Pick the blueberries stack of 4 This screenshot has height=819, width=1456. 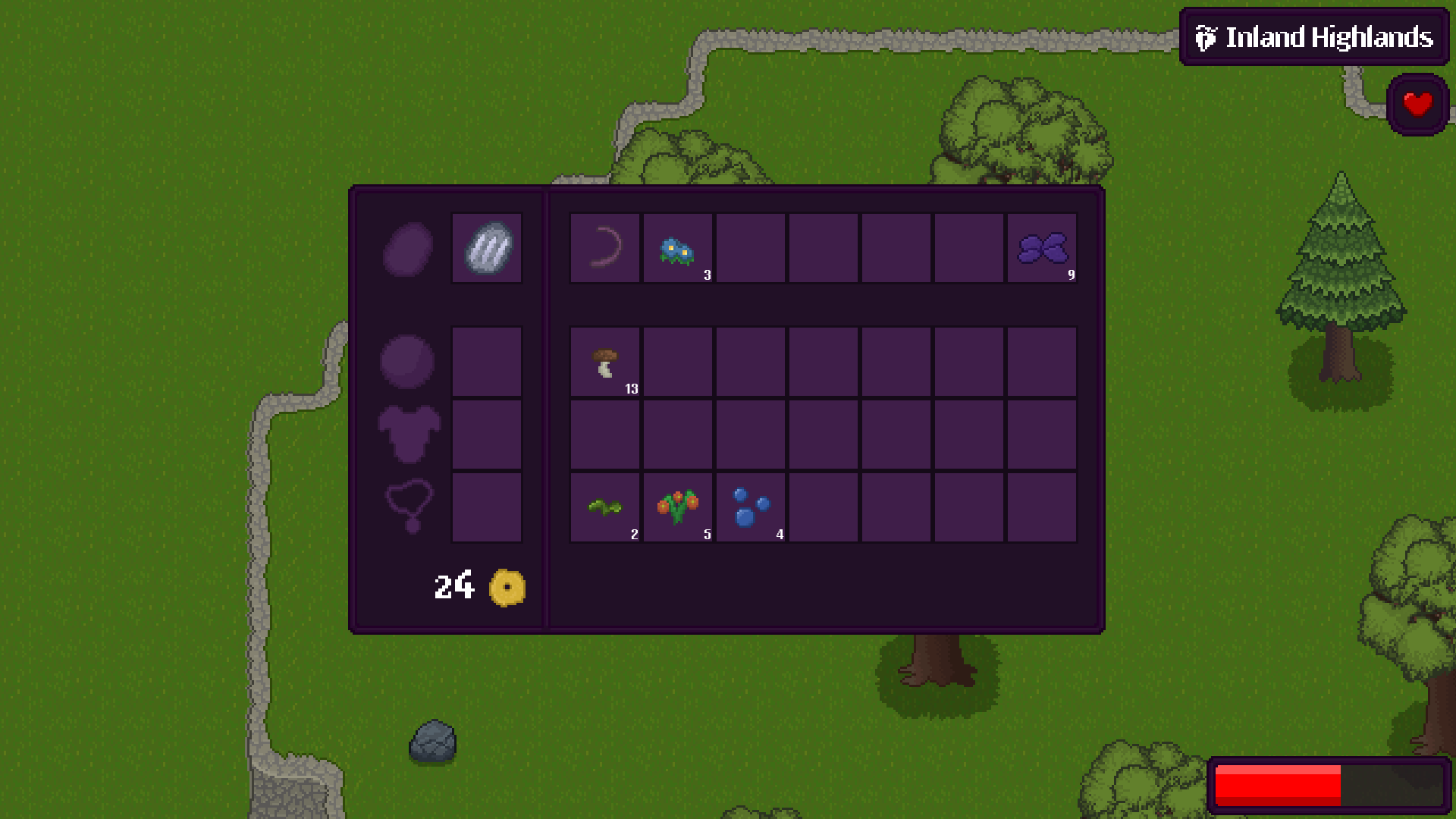751,507
